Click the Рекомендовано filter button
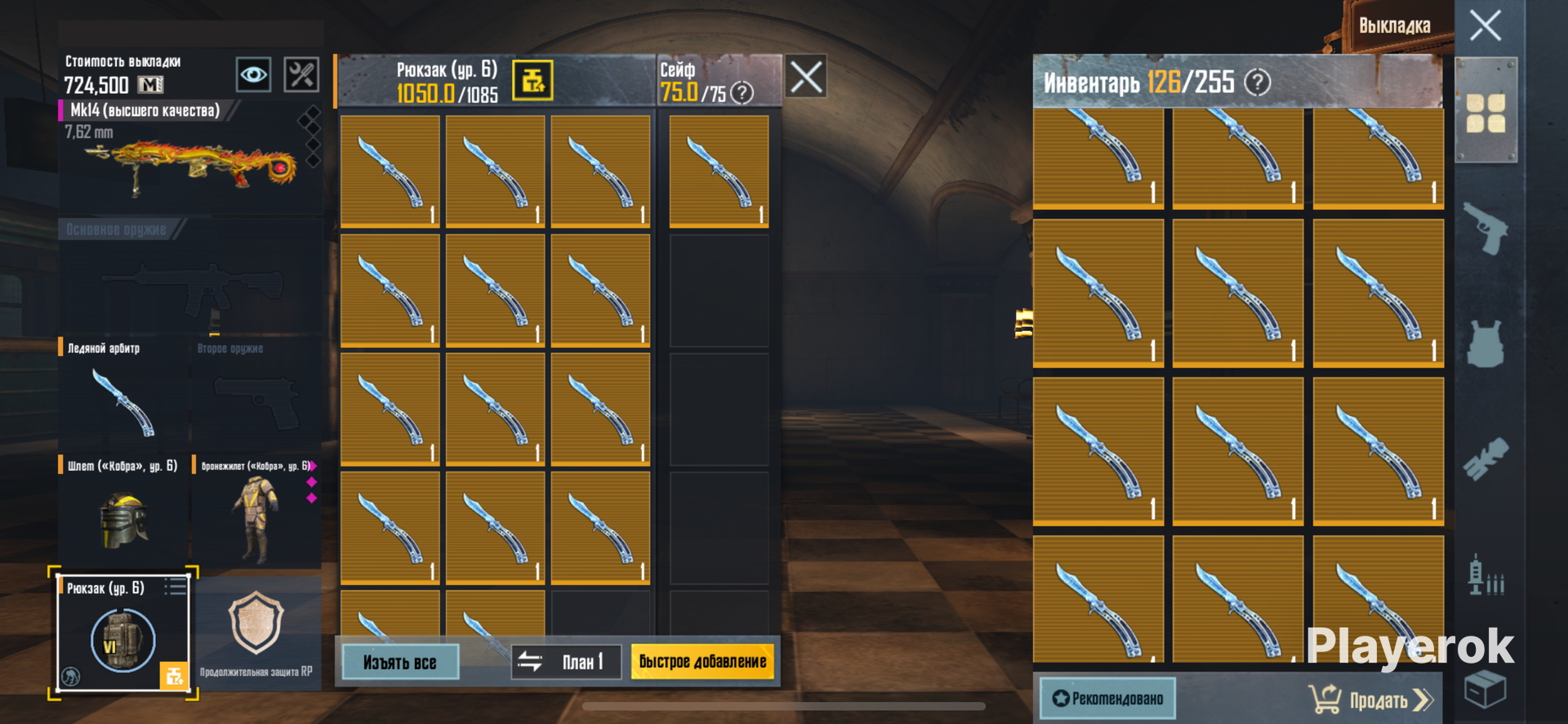The image size is (1568, 724). tap(1107, 699)
